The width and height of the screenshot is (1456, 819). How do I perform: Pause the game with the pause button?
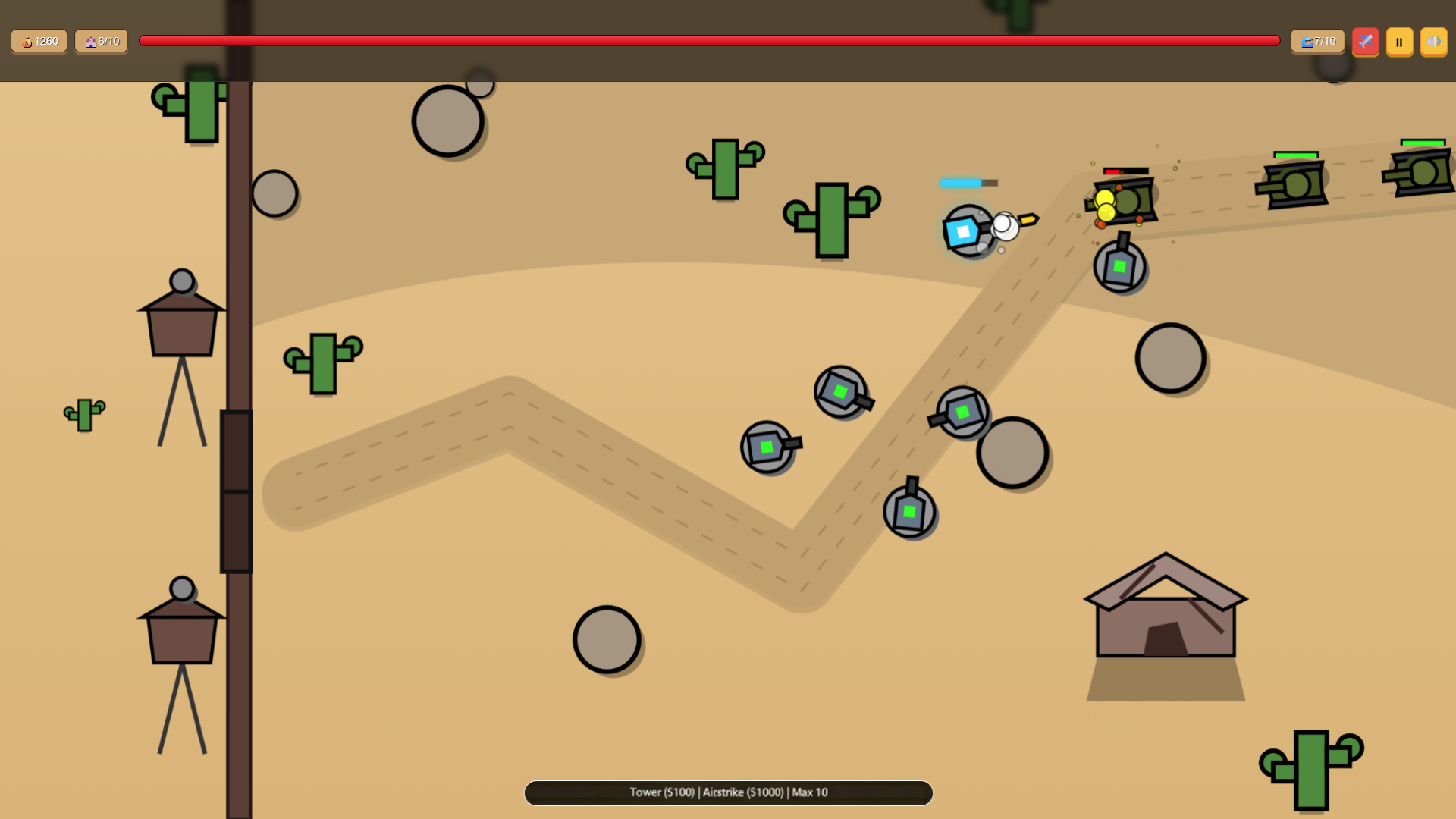pos(1399,42)
